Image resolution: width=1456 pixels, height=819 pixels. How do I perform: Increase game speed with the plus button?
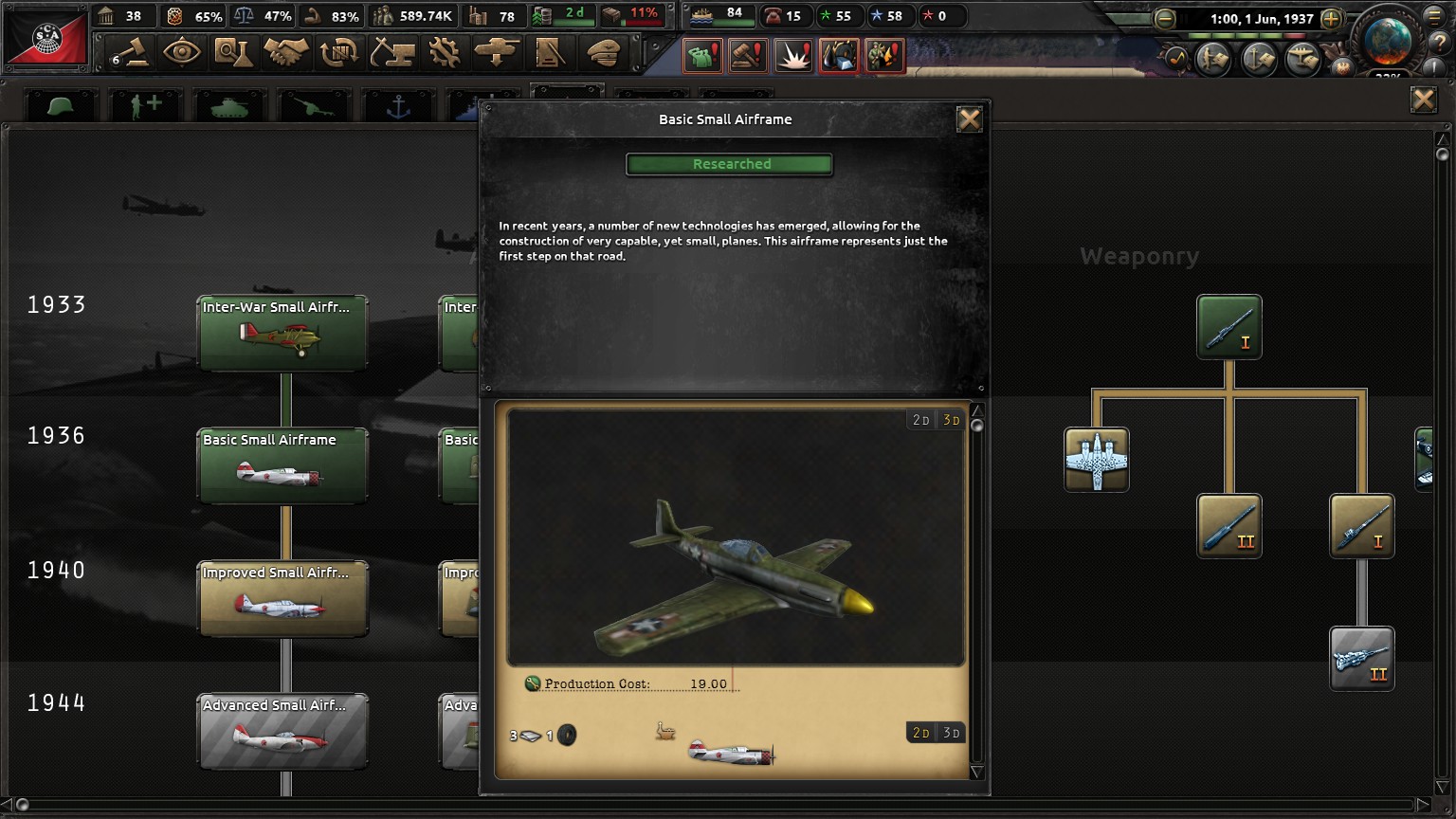[x=1332, y=18]
